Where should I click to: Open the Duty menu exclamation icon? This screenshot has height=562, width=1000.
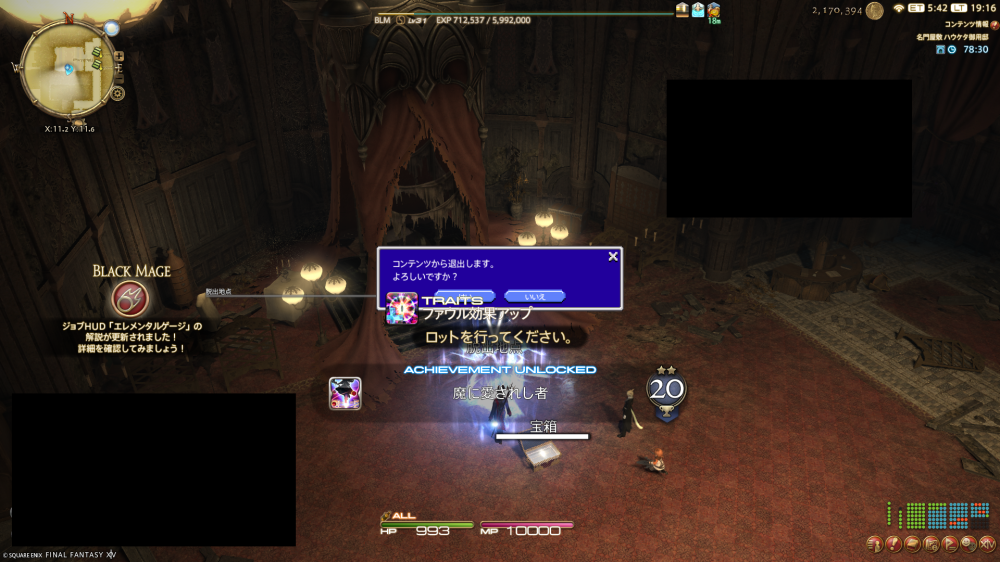coord(893,544)
